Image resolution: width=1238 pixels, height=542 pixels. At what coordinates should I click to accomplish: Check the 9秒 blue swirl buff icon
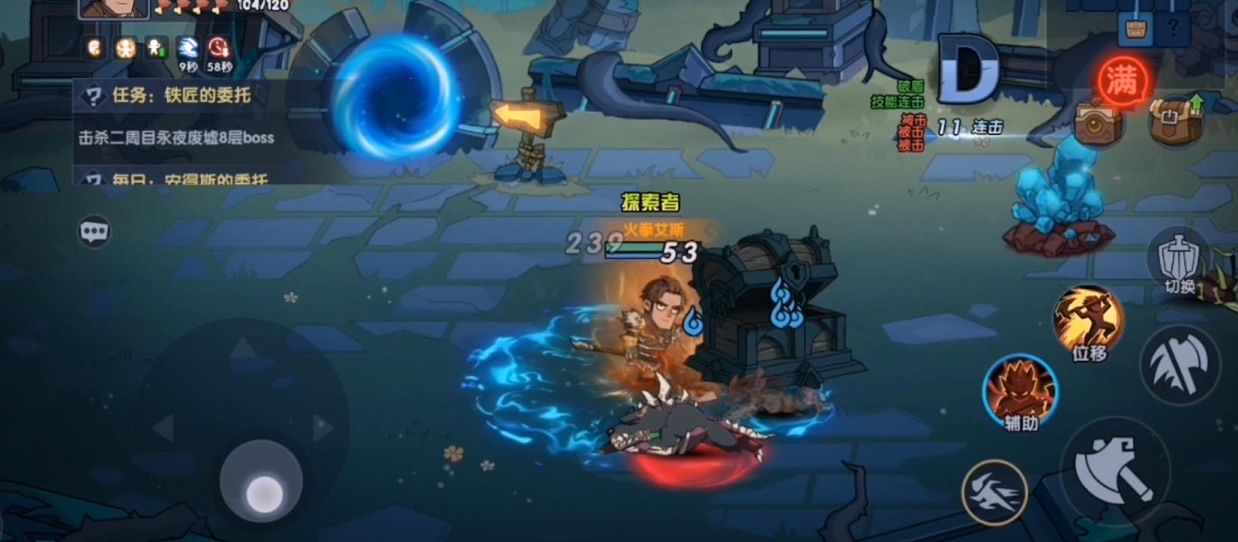(x=188, y=47)
